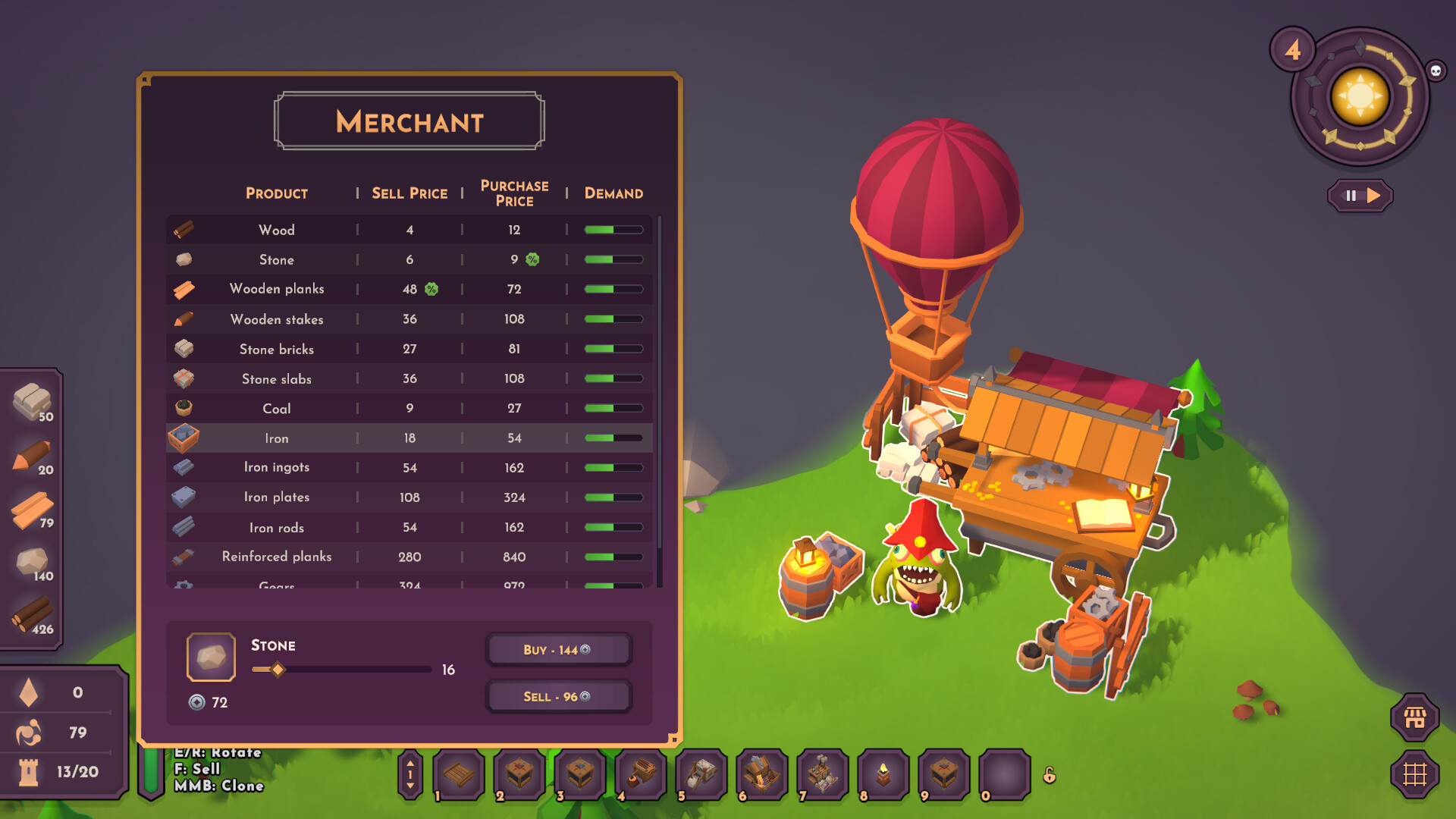Viewport: 1456px width, 819px height.
Task: Select Reinforced planks product row
Action: (409, 557)
